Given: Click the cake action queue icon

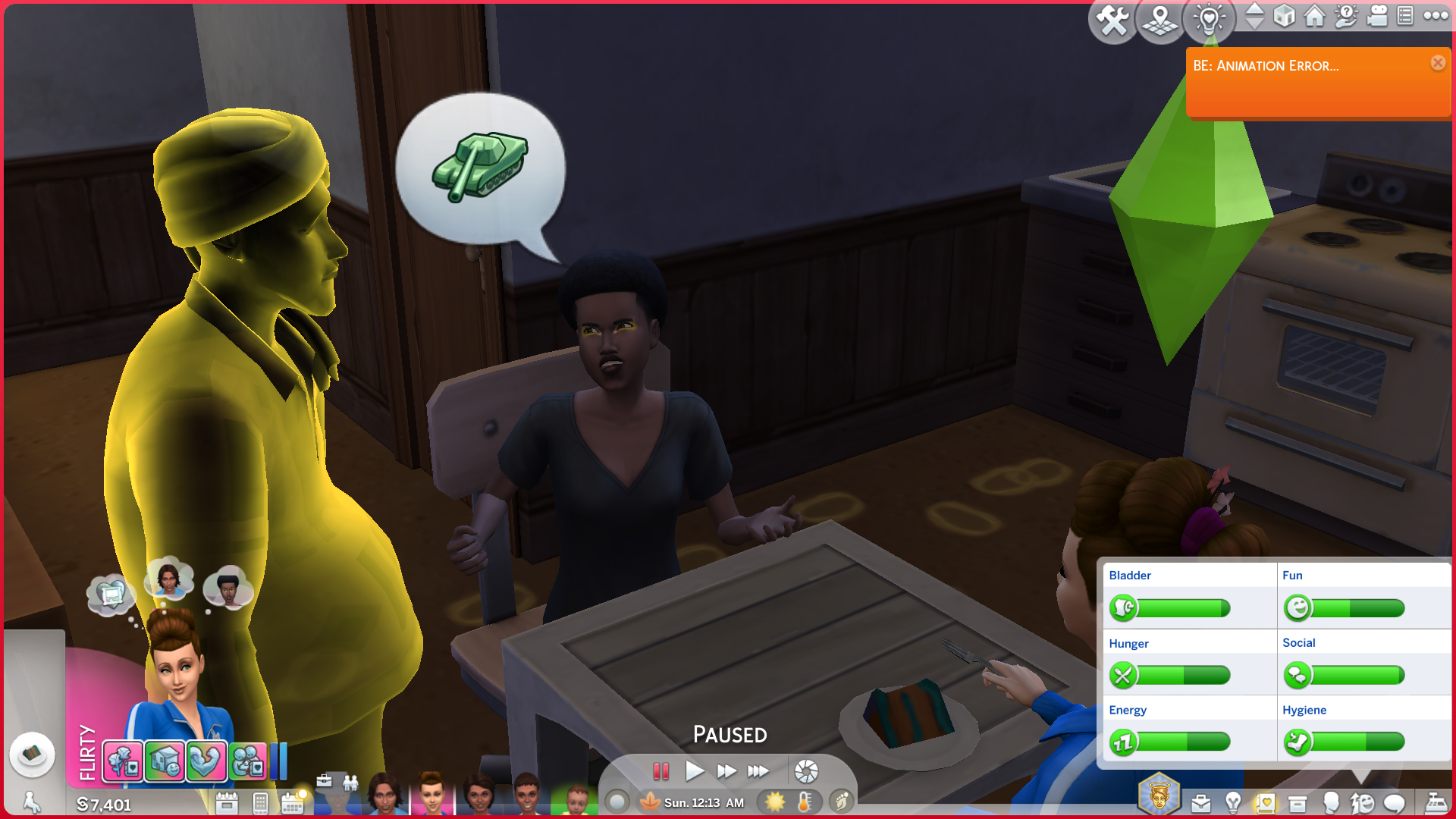Looking at the screenshot, I should click(x=32, y=755).
